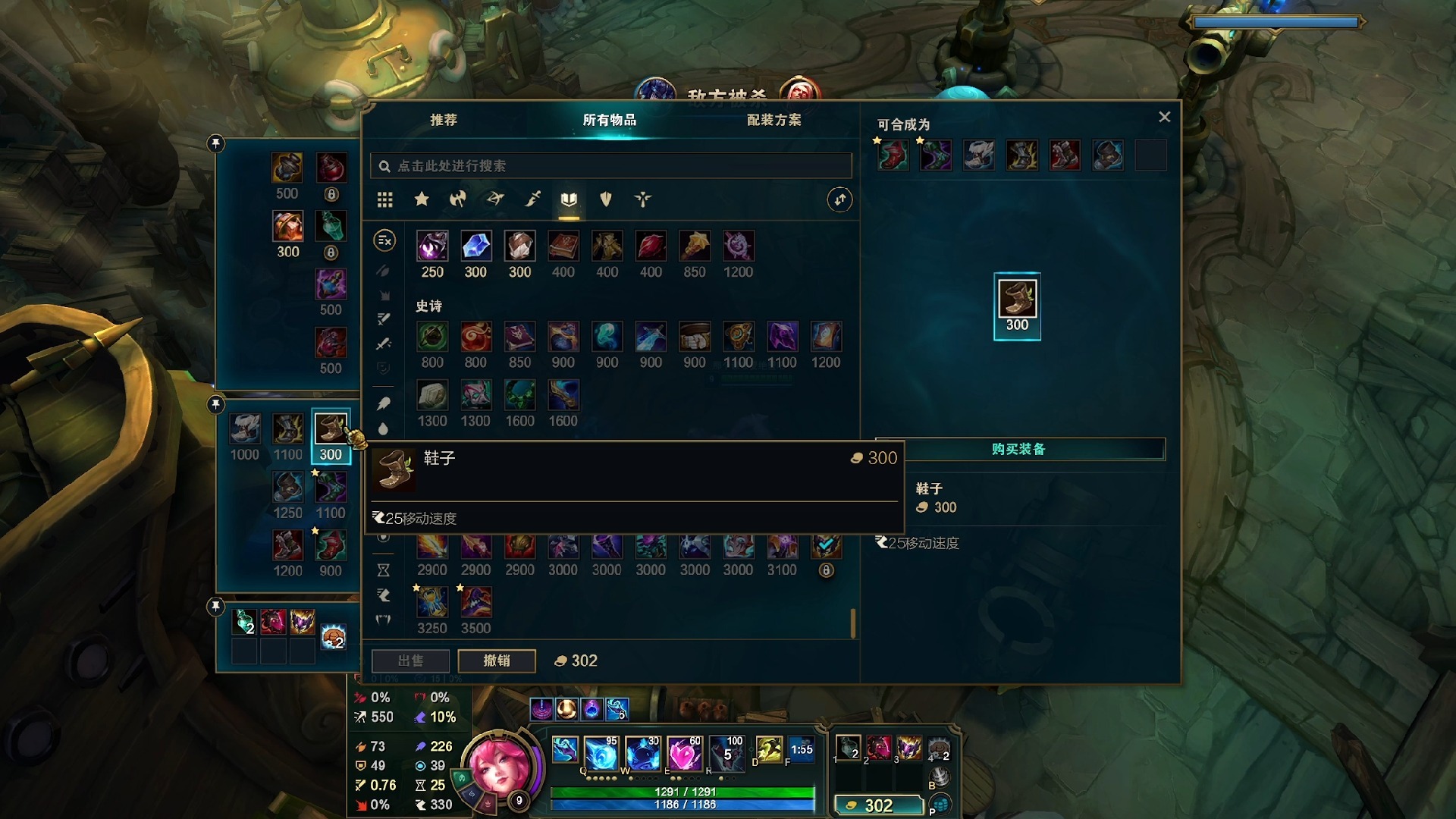Screen dimensions: 1456x819
Task: Select the star favorites filter
Action: point(422,199)
